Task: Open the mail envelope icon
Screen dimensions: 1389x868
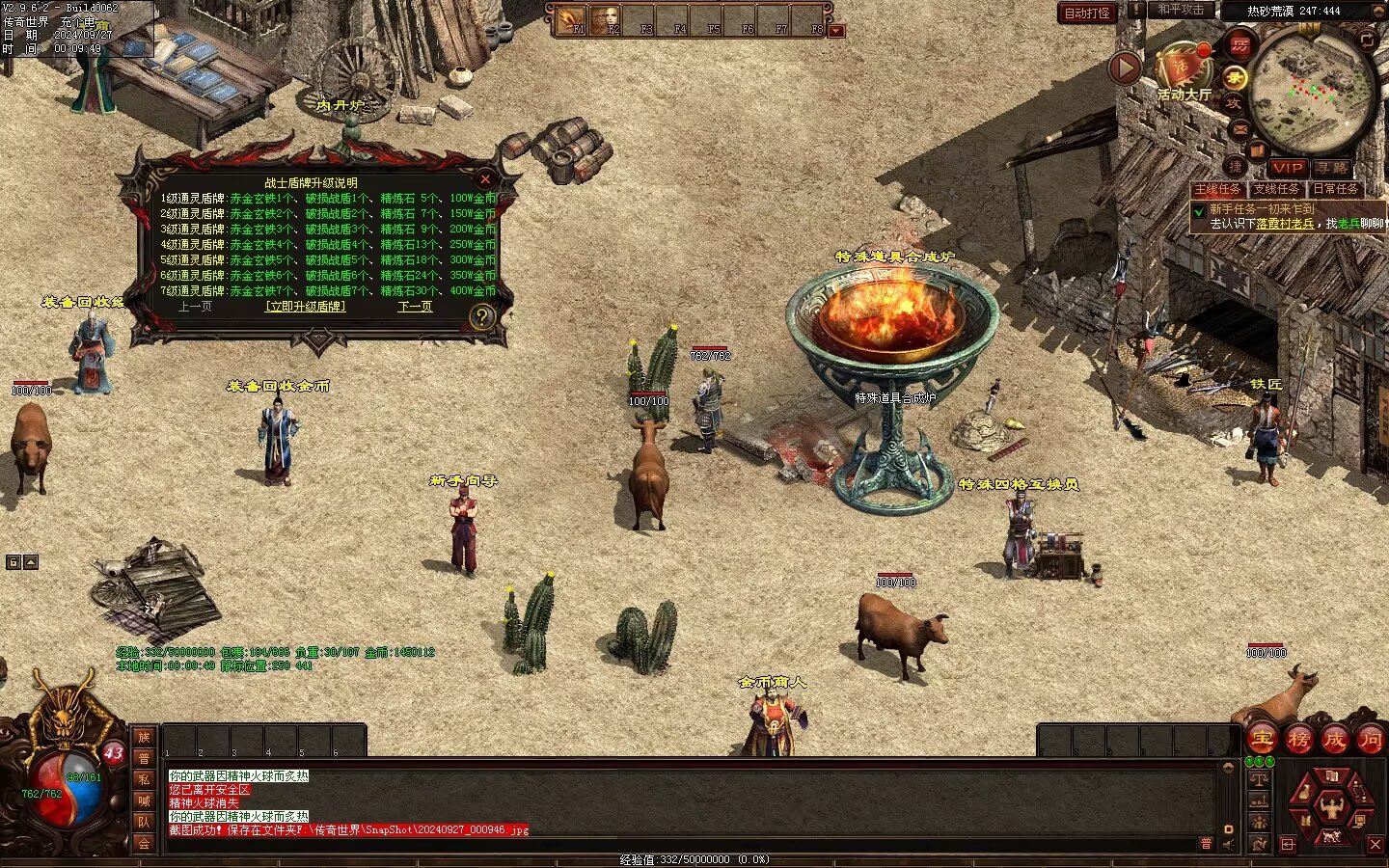Action: 1240,127
